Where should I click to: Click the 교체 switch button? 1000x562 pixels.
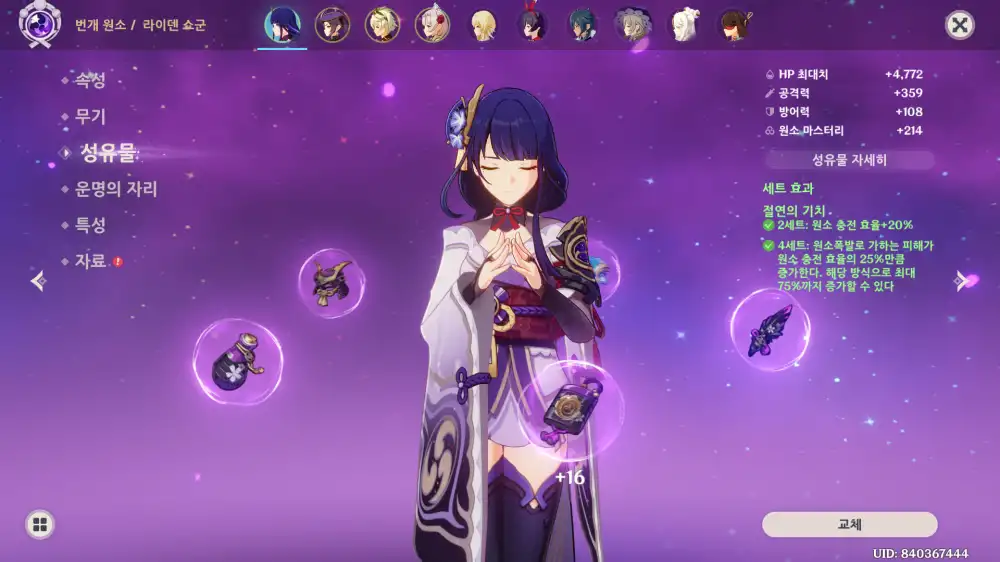coord(849,524)
